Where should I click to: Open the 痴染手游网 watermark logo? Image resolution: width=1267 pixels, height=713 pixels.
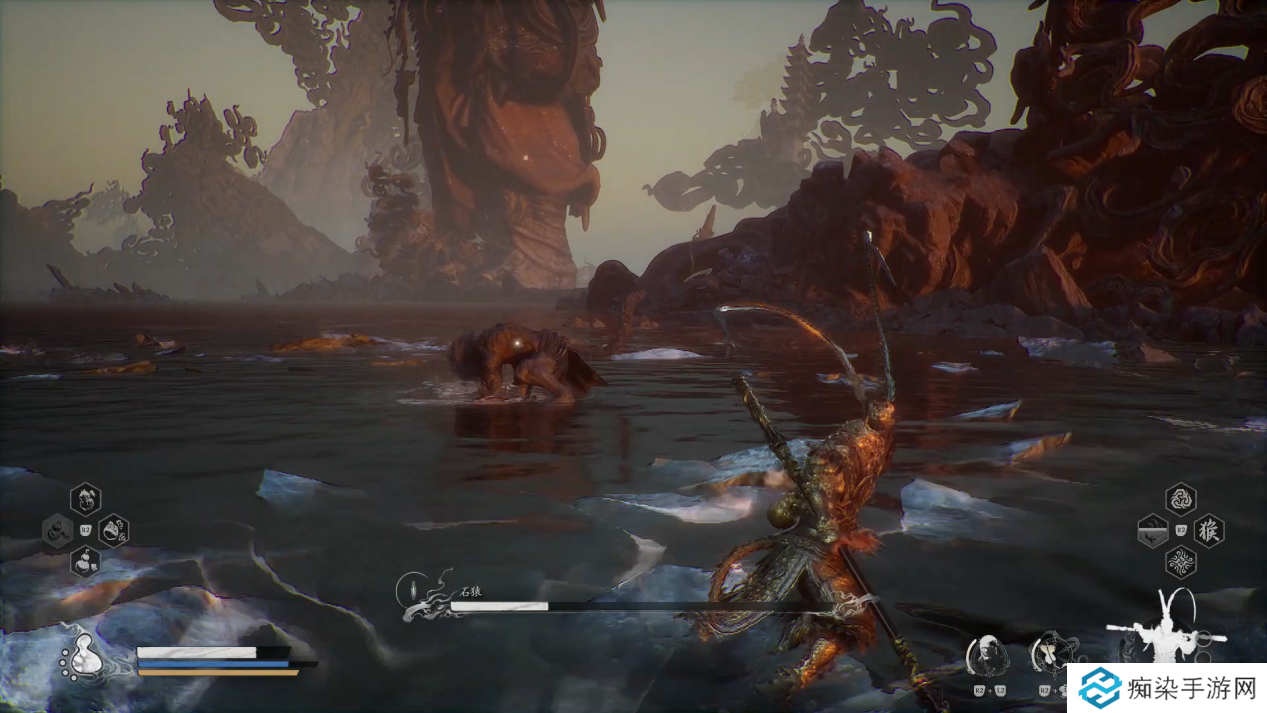click(x=1166, y=688)
